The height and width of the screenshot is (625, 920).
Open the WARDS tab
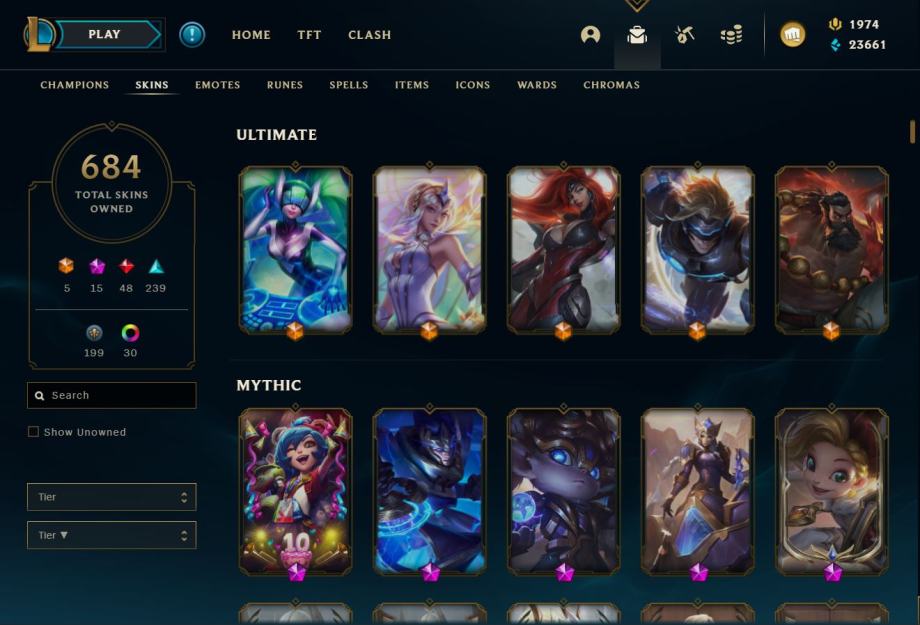536,85
